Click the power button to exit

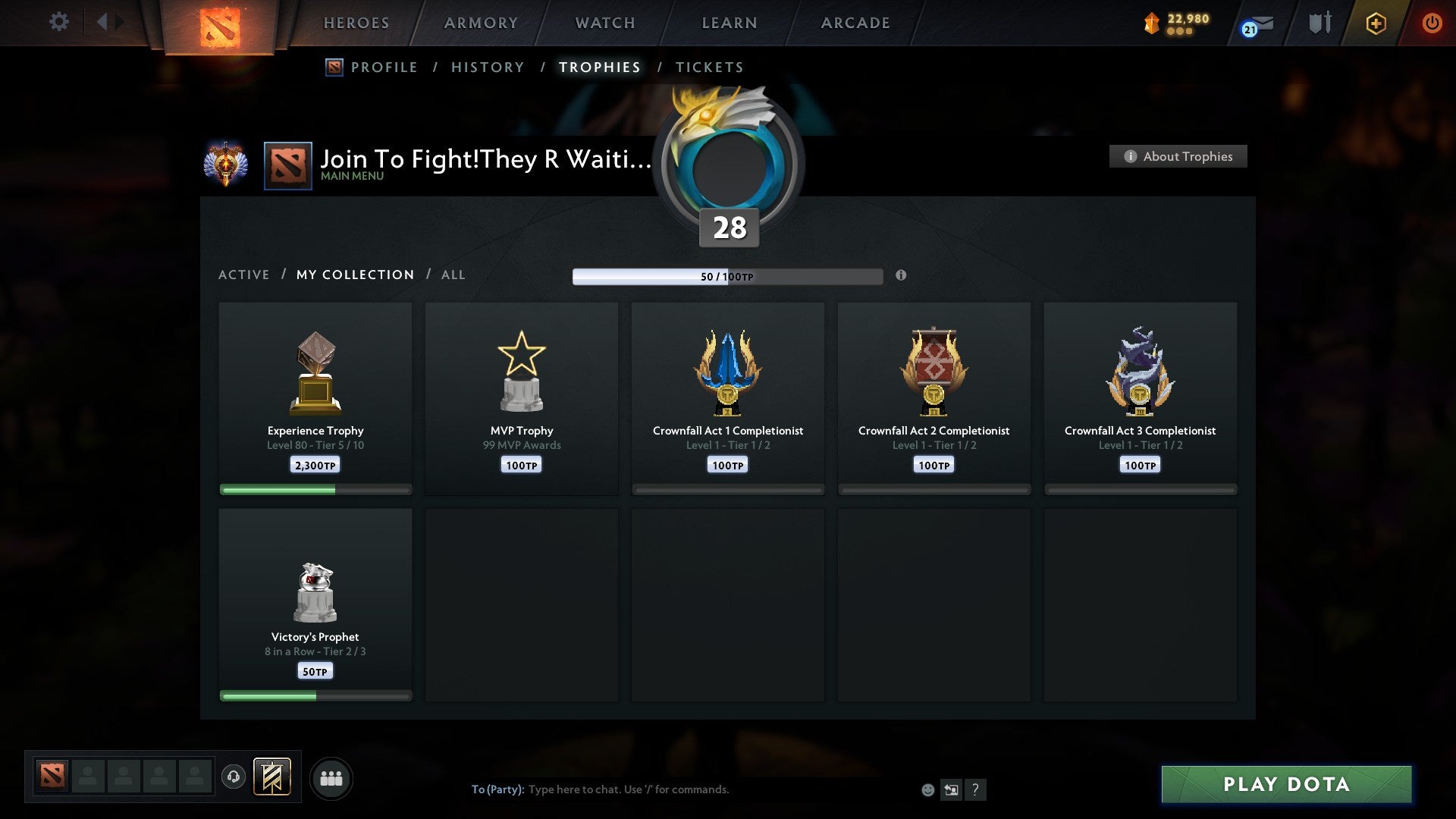(x=1432, y=23)
